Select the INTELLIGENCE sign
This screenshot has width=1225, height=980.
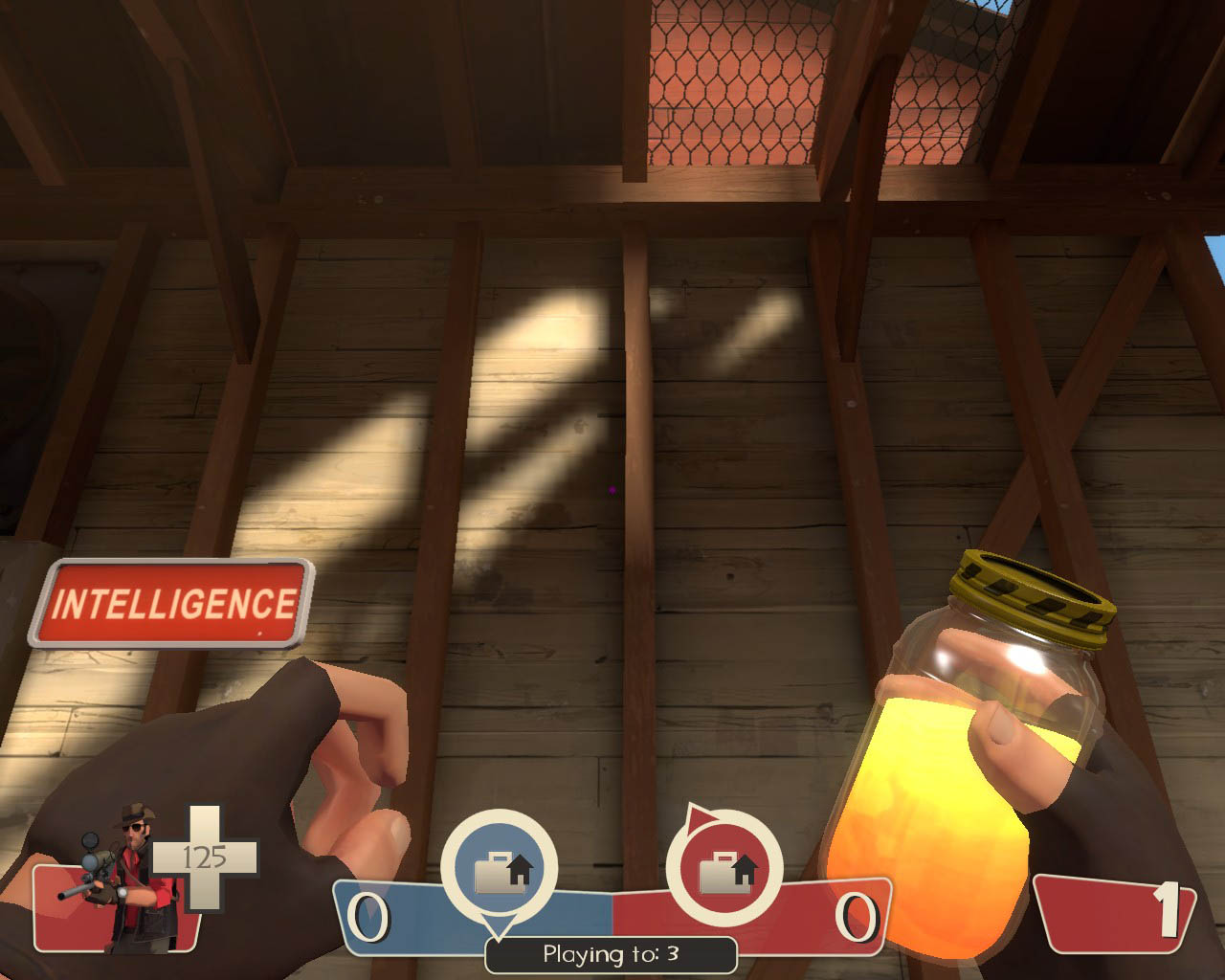click(175, 603)
